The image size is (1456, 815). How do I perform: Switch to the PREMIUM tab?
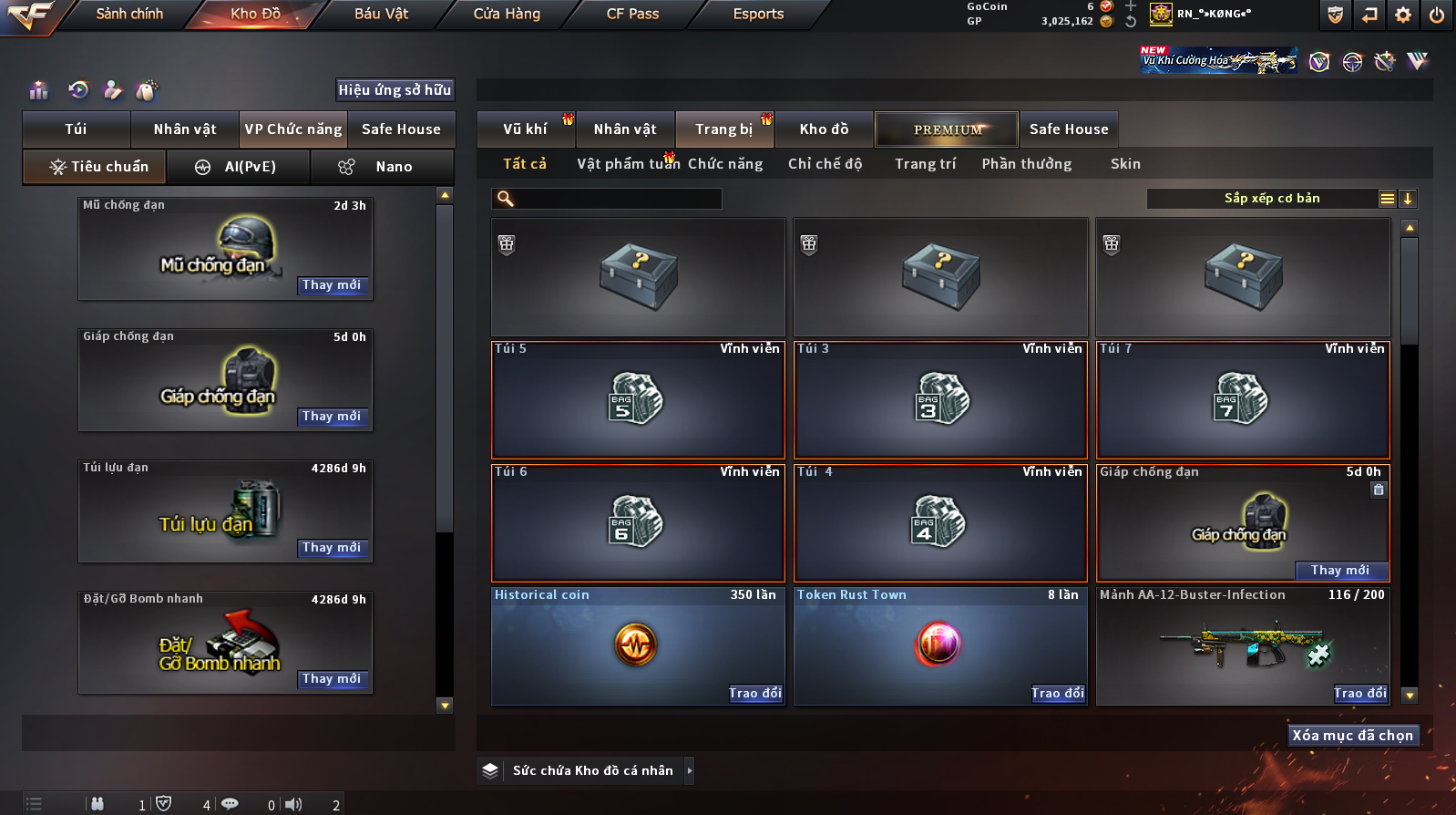(948, 129)
